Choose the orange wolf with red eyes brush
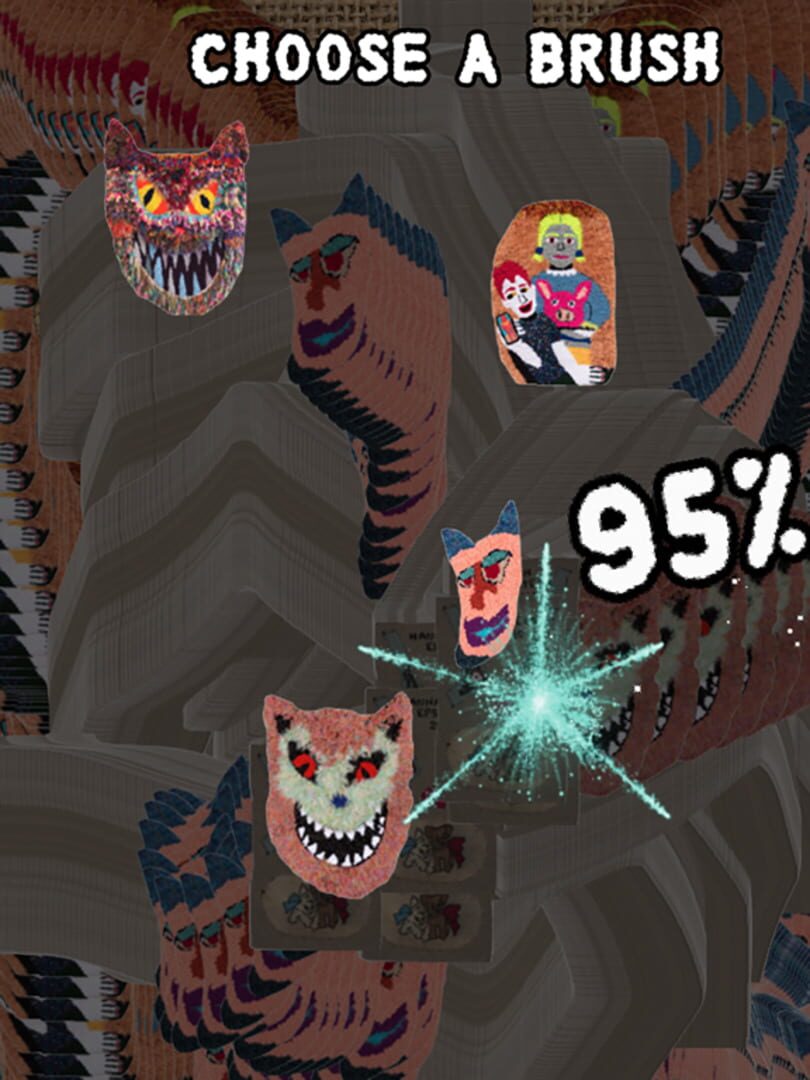The width and height of the screenshot is (810, 1080). point(338,794)
